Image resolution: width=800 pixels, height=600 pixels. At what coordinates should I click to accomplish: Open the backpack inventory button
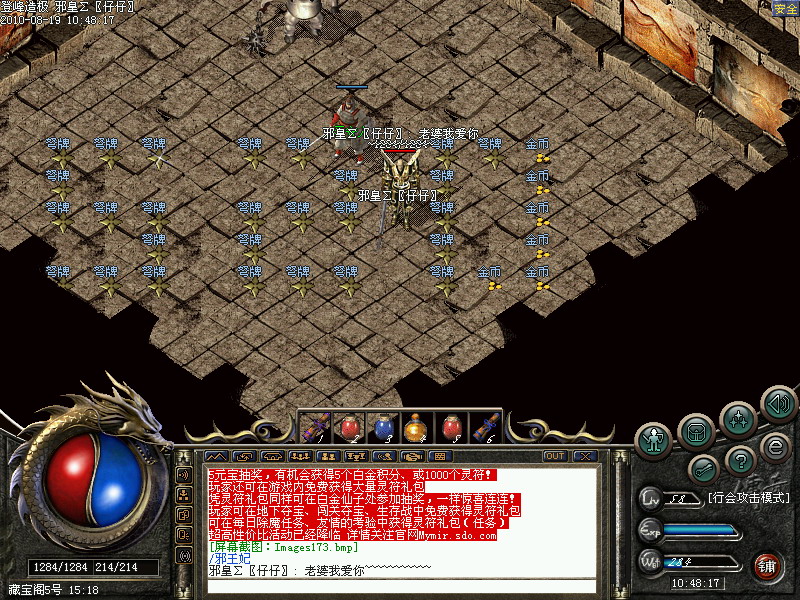(695, 430)
